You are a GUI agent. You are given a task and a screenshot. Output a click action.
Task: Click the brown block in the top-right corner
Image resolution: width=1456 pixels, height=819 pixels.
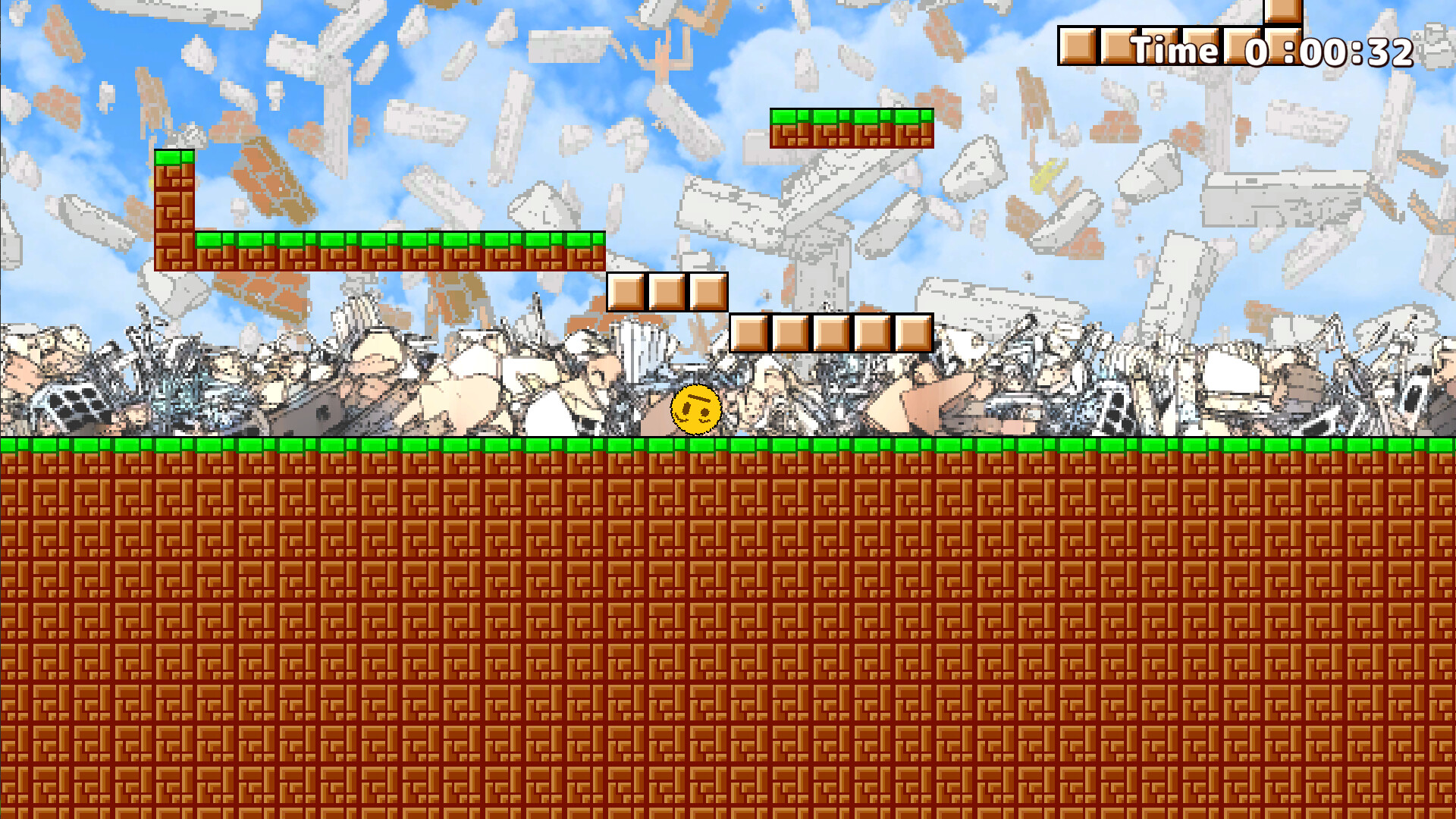[x=1282, y=11]
